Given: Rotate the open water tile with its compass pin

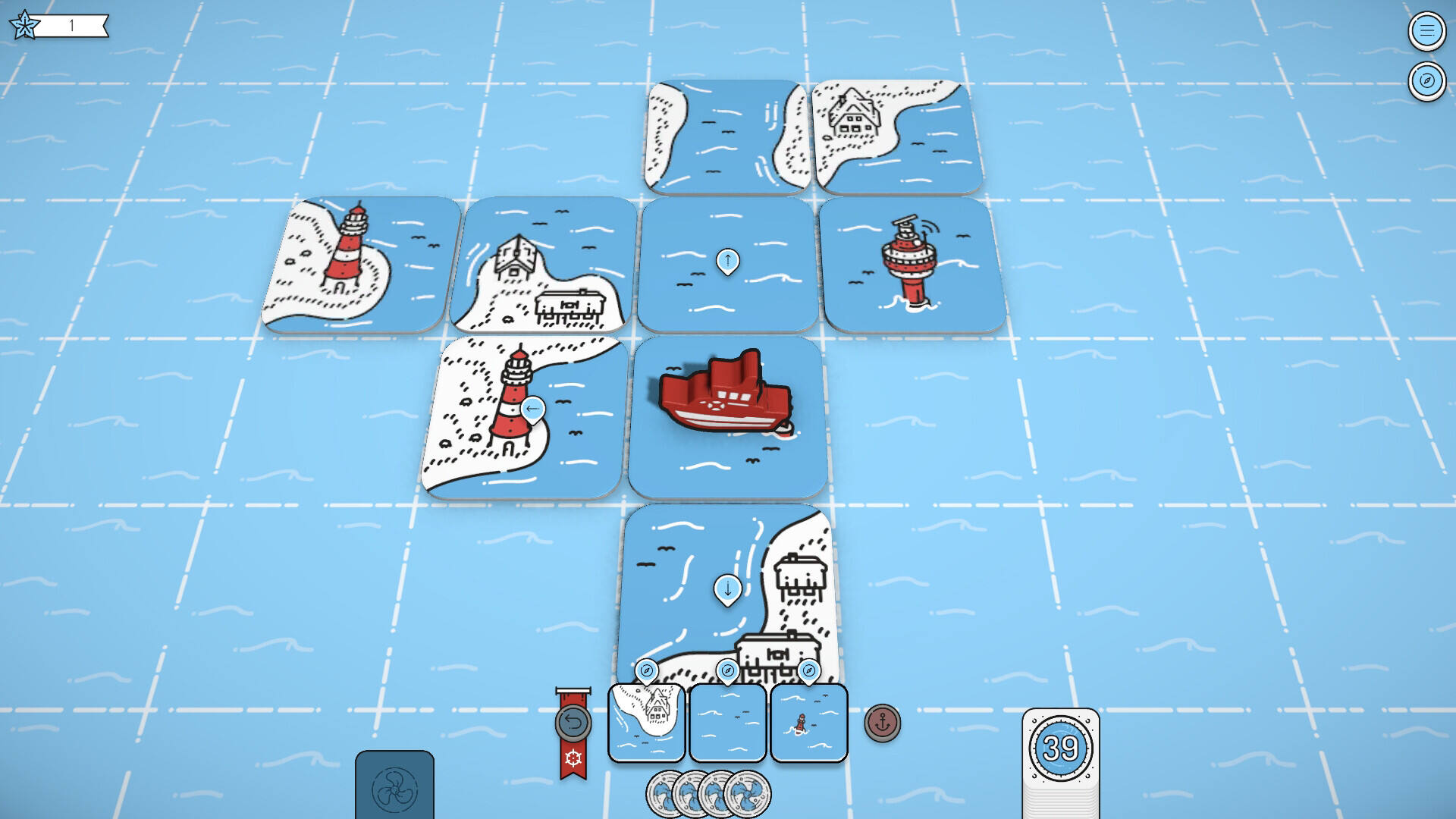Looking at the screenshot, I should click(x=727, y=671).
